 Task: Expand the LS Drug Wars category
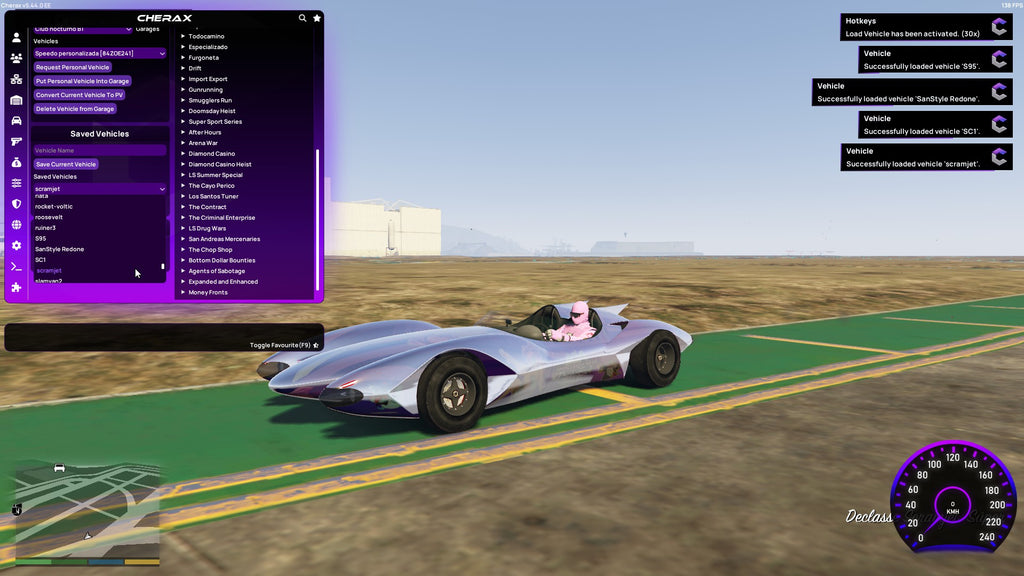pos(208,228)
